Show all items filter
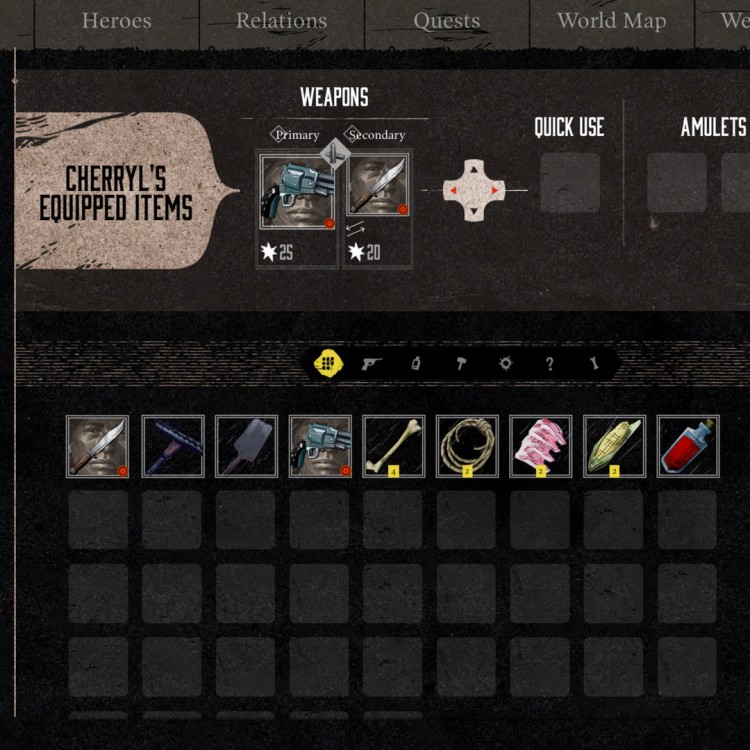This screenshot has height=750, width=750. (326, 364)
